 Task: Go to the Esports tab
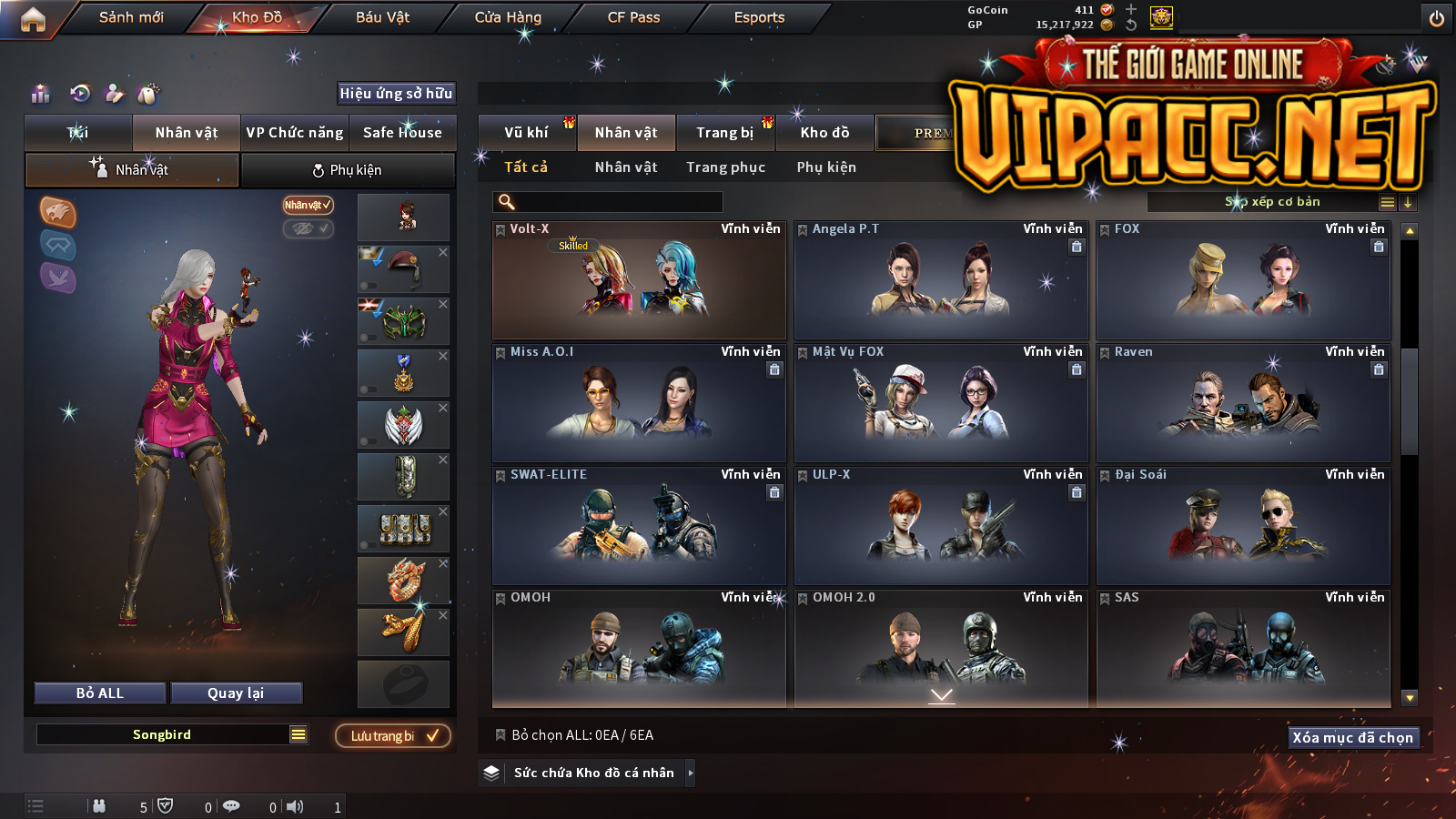click(759, 17)
